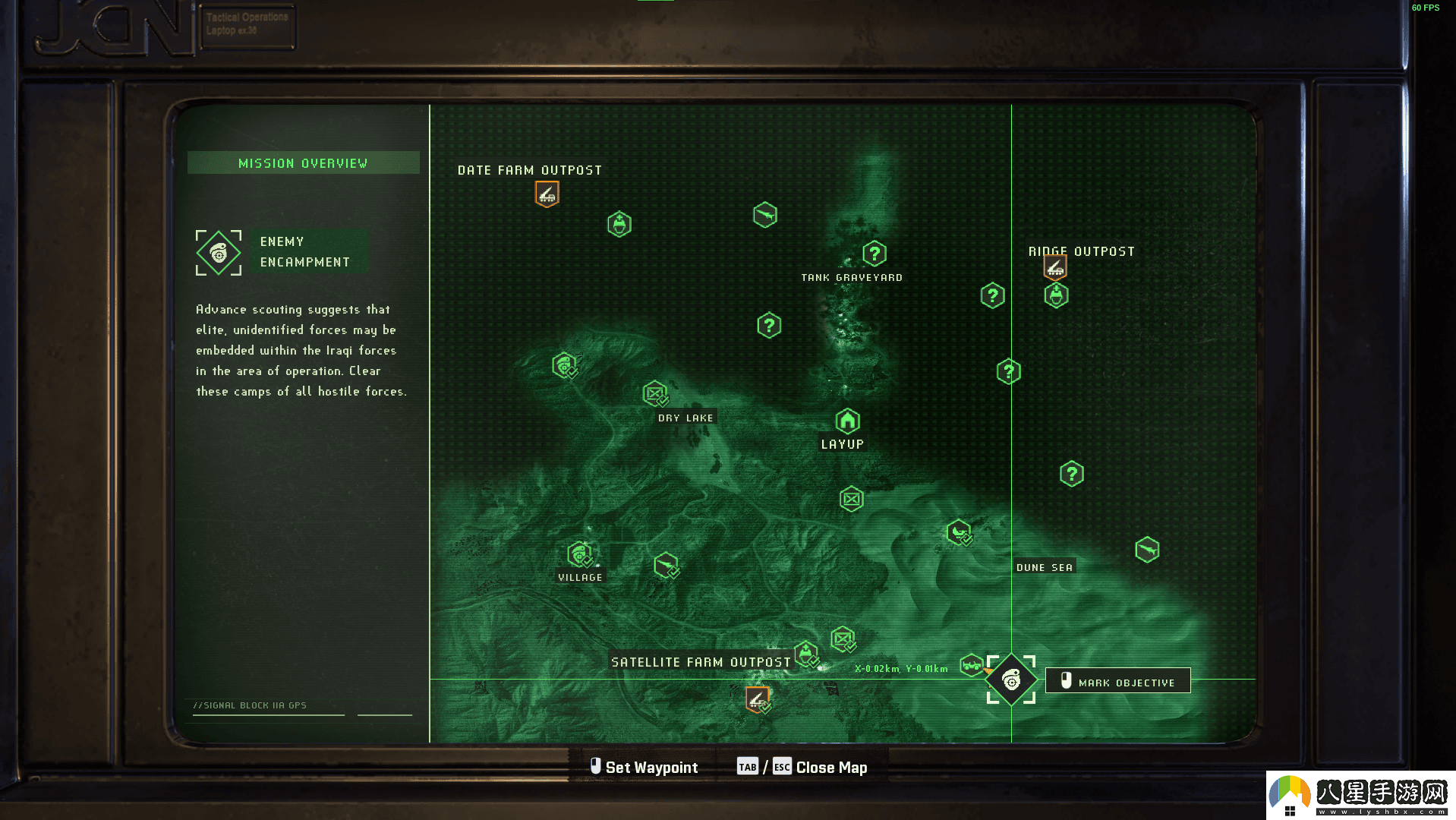This screenshot has width=1456, height=820.
Task: Pick the unknown marker above Tank Graveyard
Action: pyautogui.click(x=875, y=254)
